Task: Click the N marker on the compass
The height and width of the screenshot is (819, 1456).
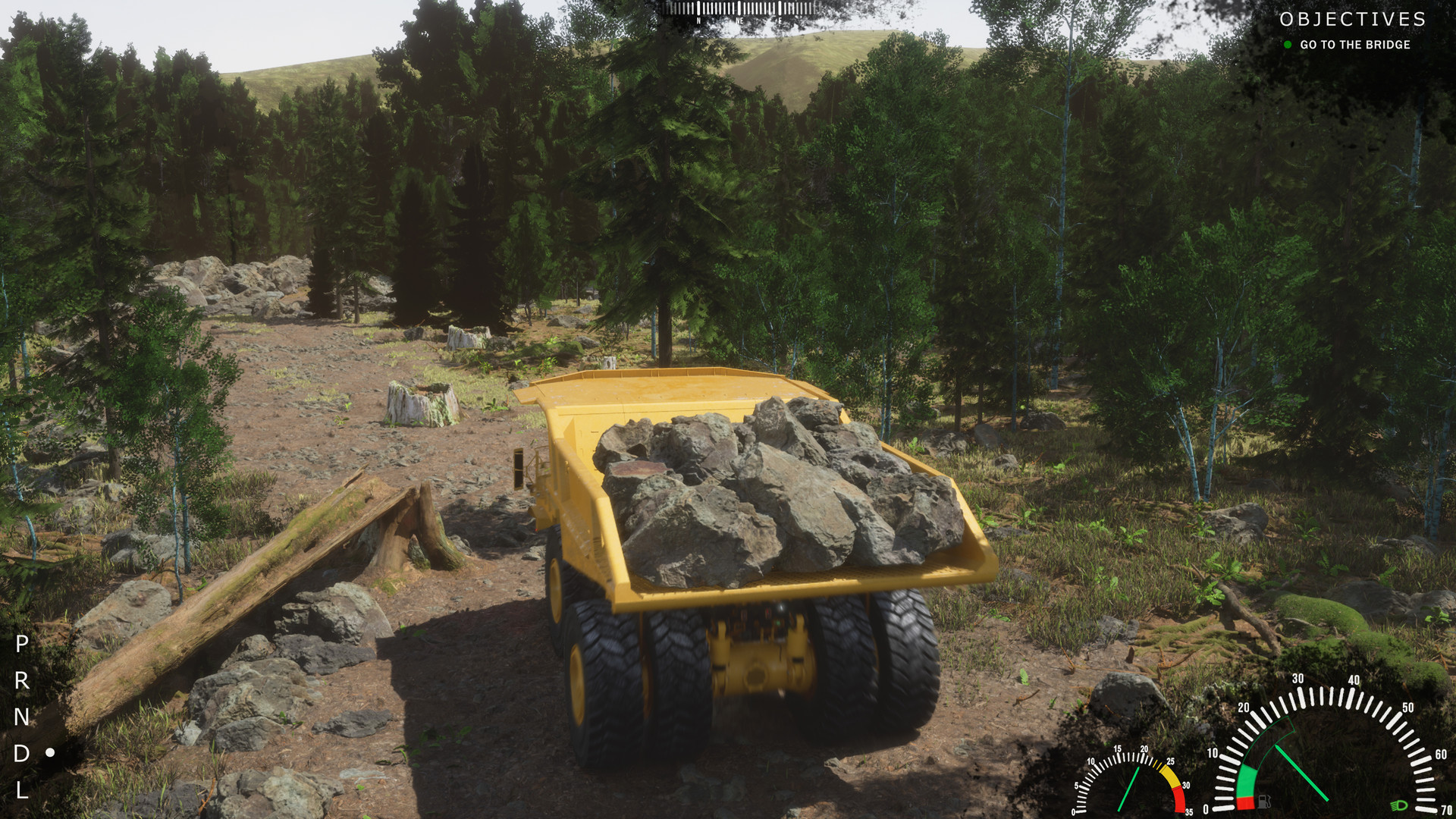Action: tap(698, 20)
